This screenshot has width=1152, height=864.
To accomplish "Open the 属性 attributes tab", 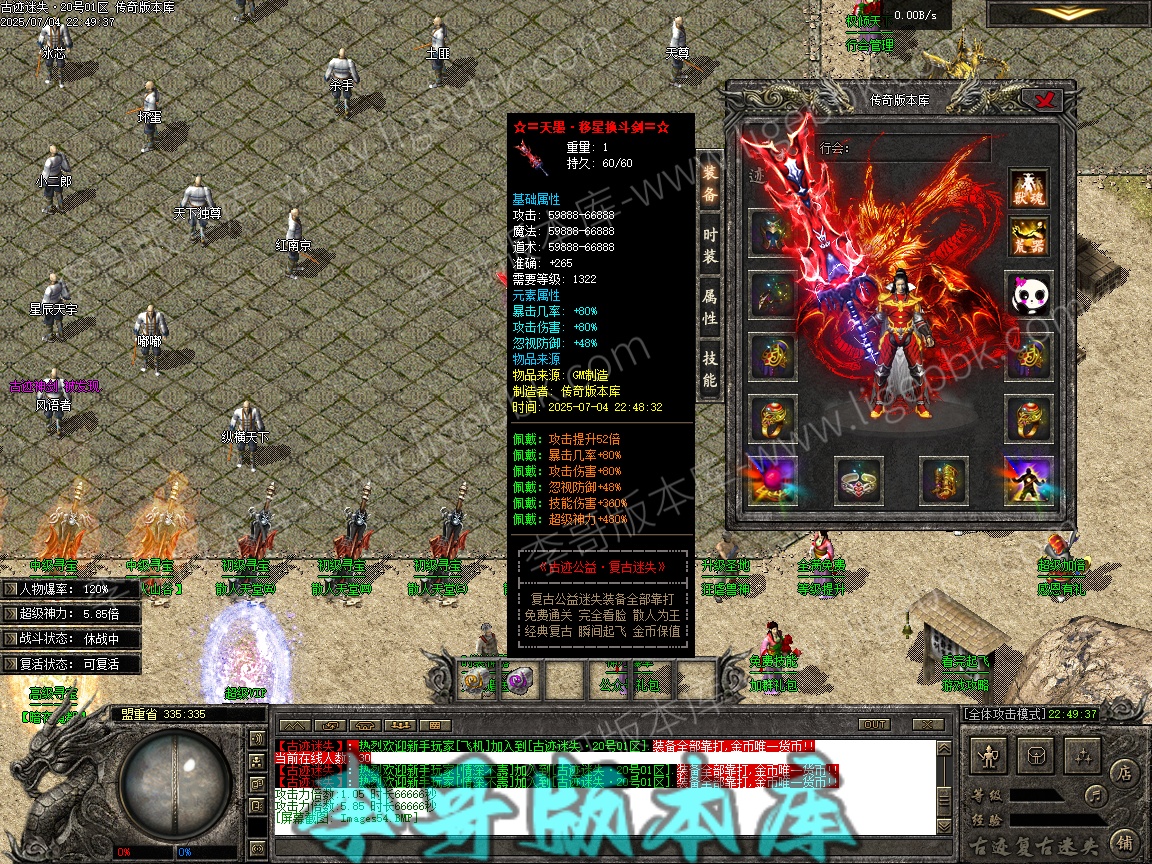I will pyautogui.click(x=709, y=307).
